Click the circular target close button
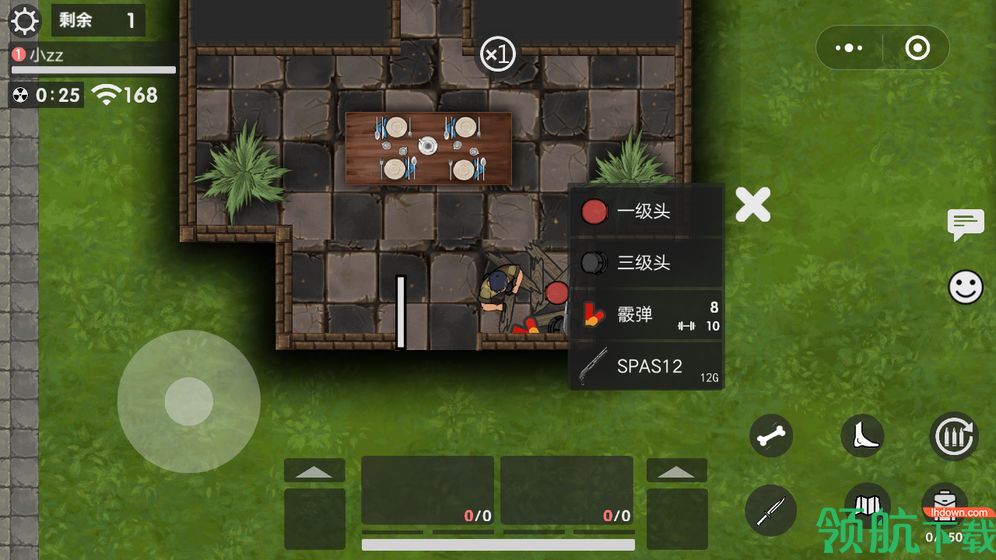 click(916, 48)
